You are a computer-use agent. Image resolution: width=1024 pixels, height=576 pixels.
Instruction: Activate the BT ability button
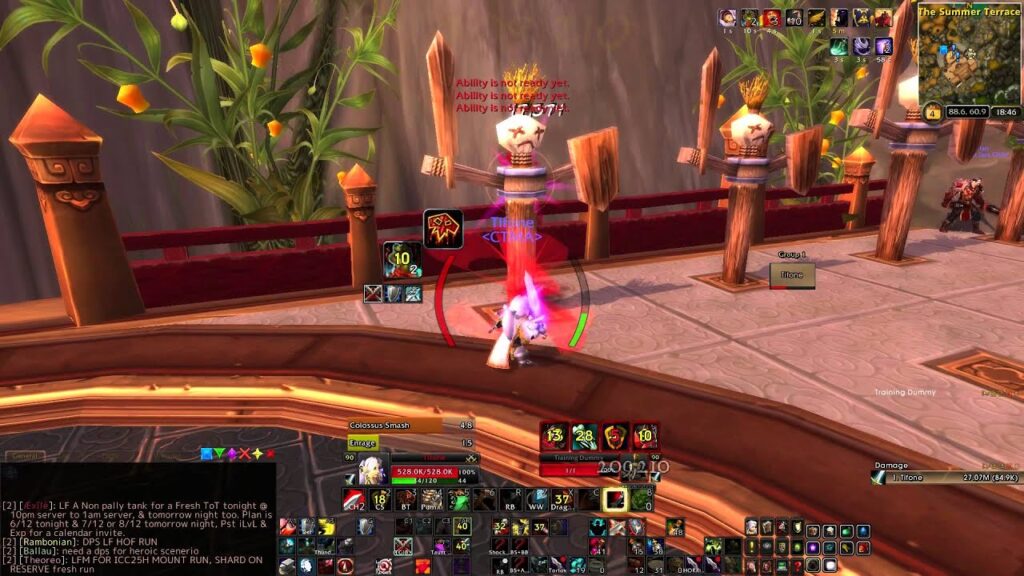pos(406,499)
